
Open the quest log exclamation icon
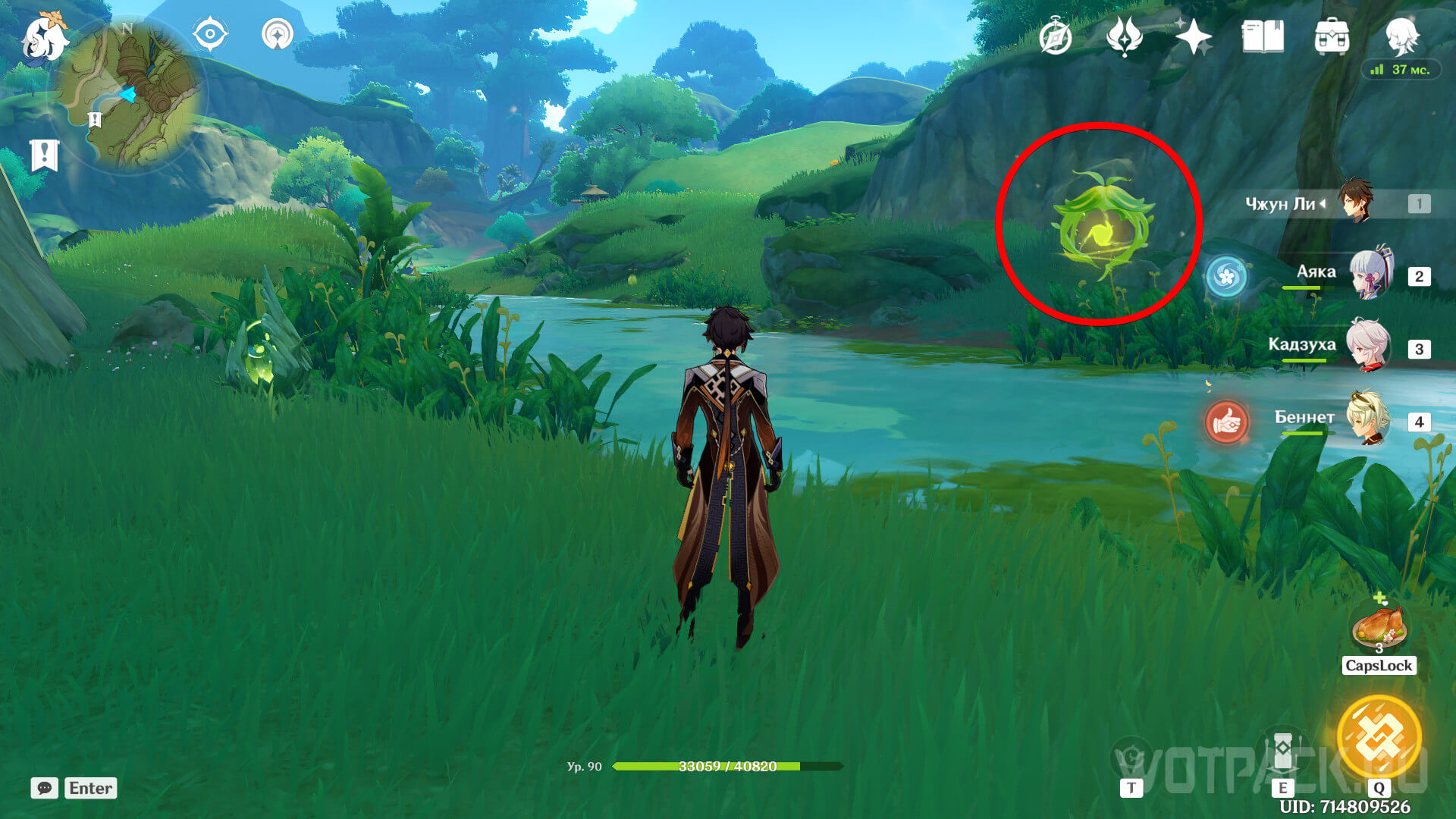pyautogui.click(x=44, y=155)
